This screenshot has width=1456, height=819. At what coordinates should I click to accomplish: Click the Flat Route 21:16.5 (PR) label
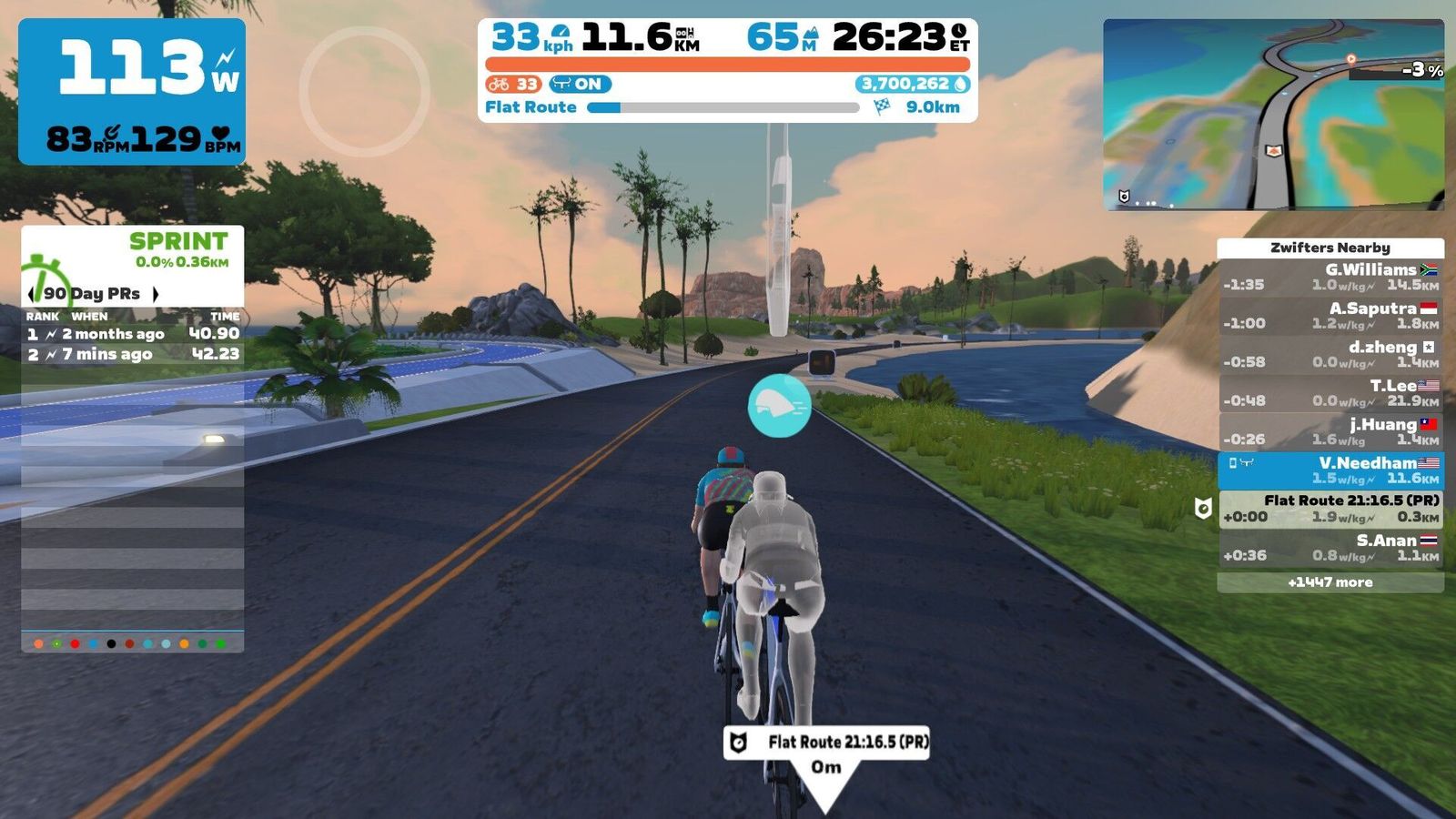(826, 743)
